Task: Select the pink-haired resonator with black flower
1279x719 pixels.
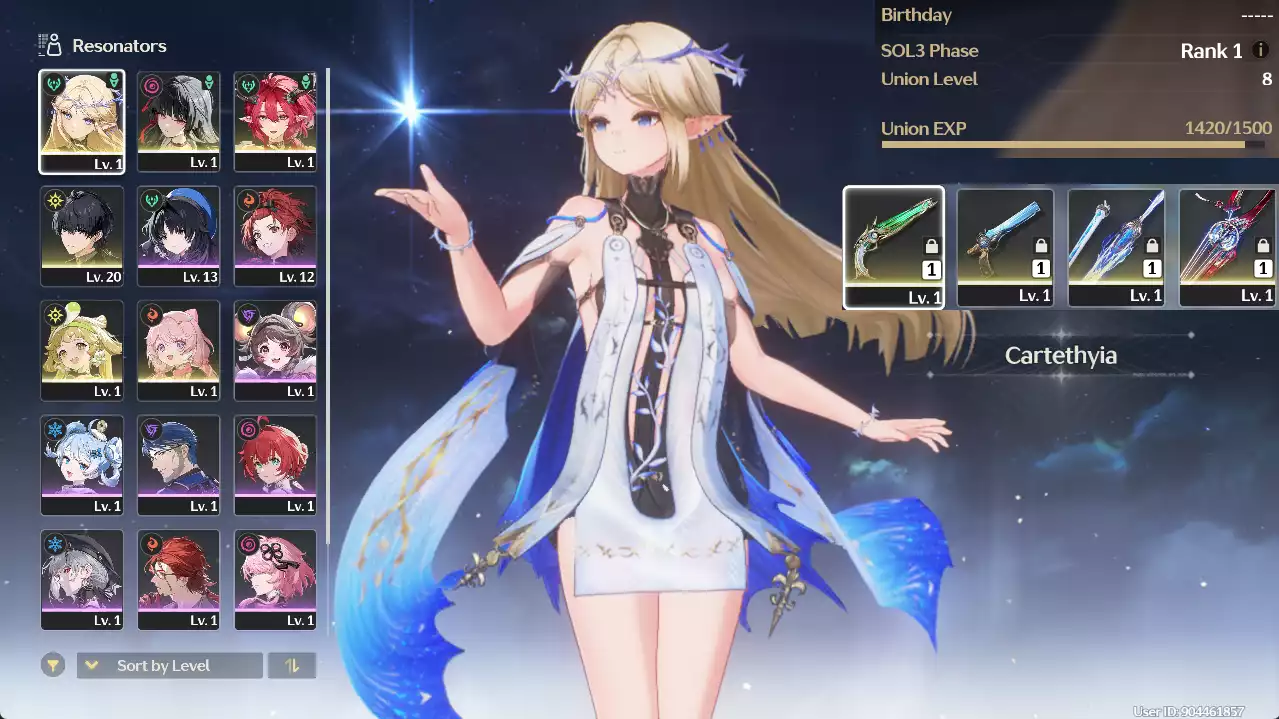Action: (x=275, y=578)
